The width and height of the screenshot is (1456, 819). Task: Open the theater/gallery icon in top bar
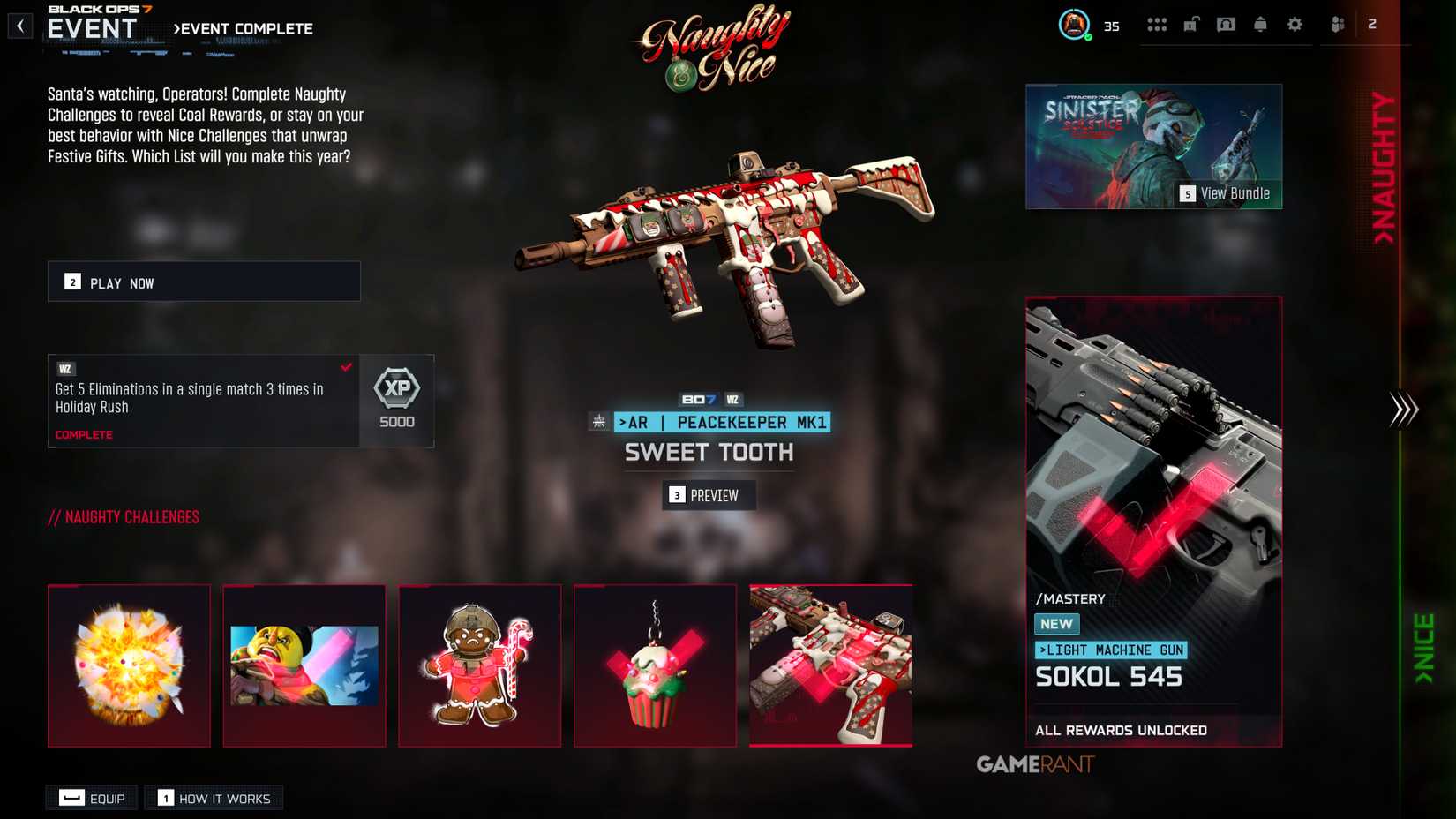click(1224, 25)
